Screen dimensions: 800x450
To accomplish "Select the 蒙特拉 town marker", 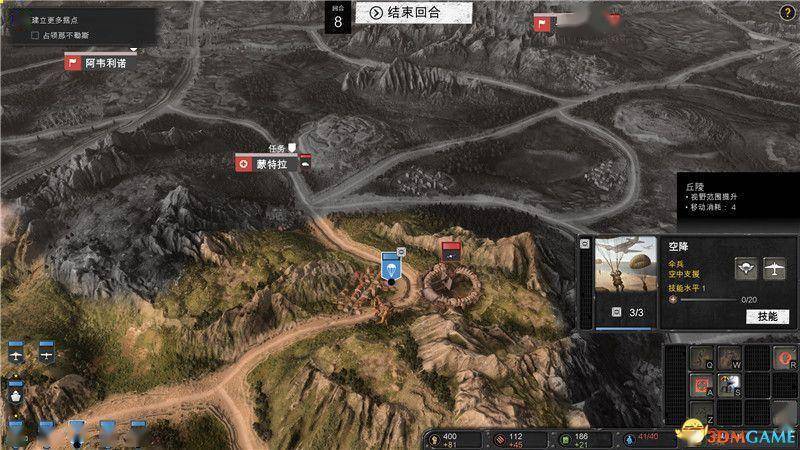I will click(x=268, y=164).
